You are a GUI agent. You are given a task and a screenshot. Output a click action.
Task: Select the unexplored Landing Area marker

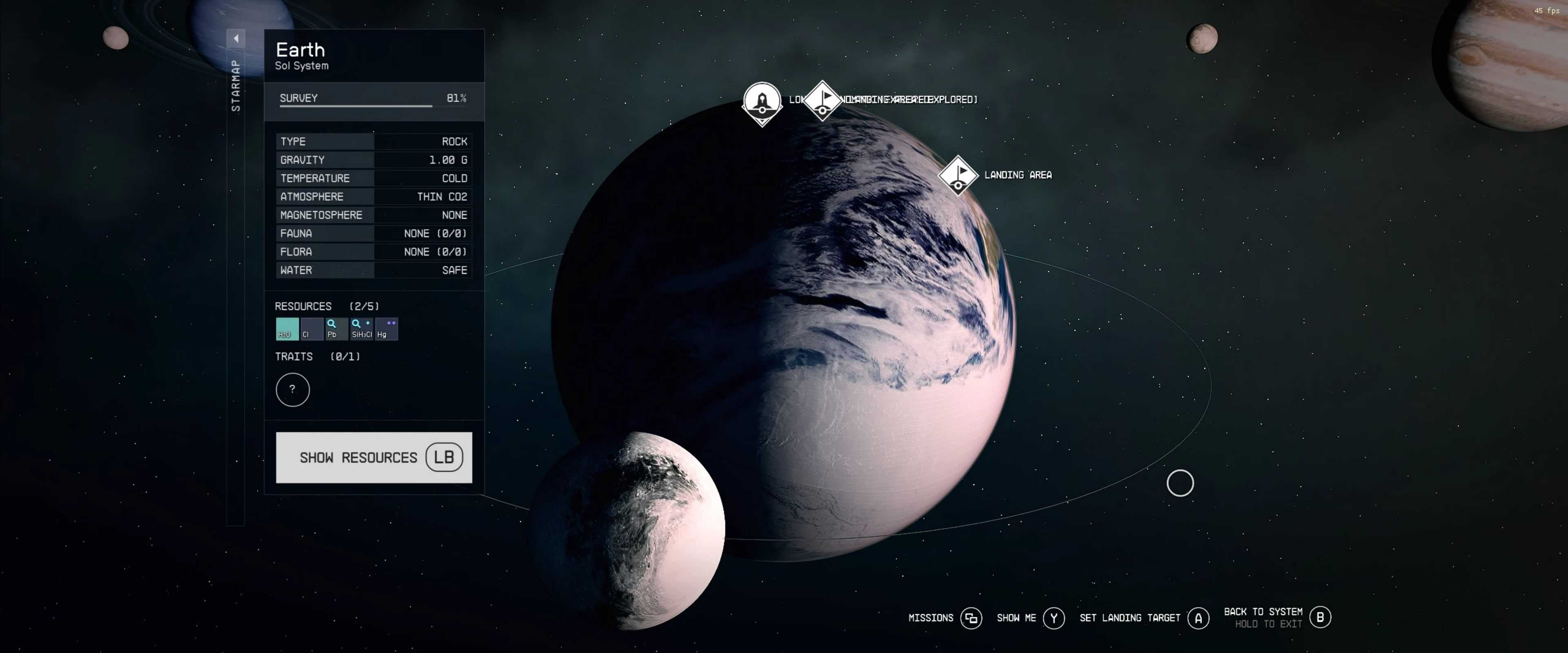[958, 175]
